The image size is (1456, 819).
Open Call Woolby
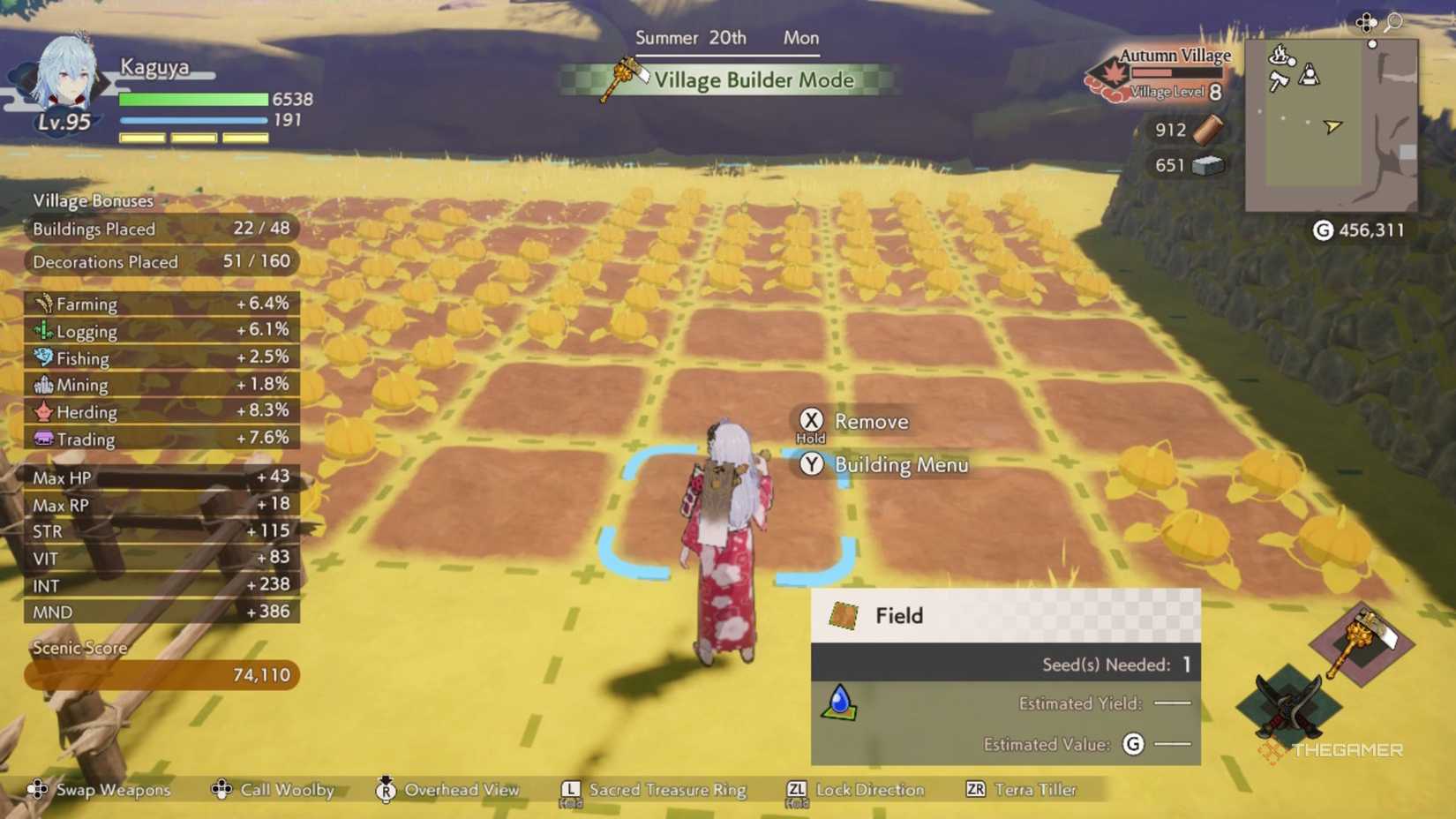pyautogui.click(x=222, y=789)
